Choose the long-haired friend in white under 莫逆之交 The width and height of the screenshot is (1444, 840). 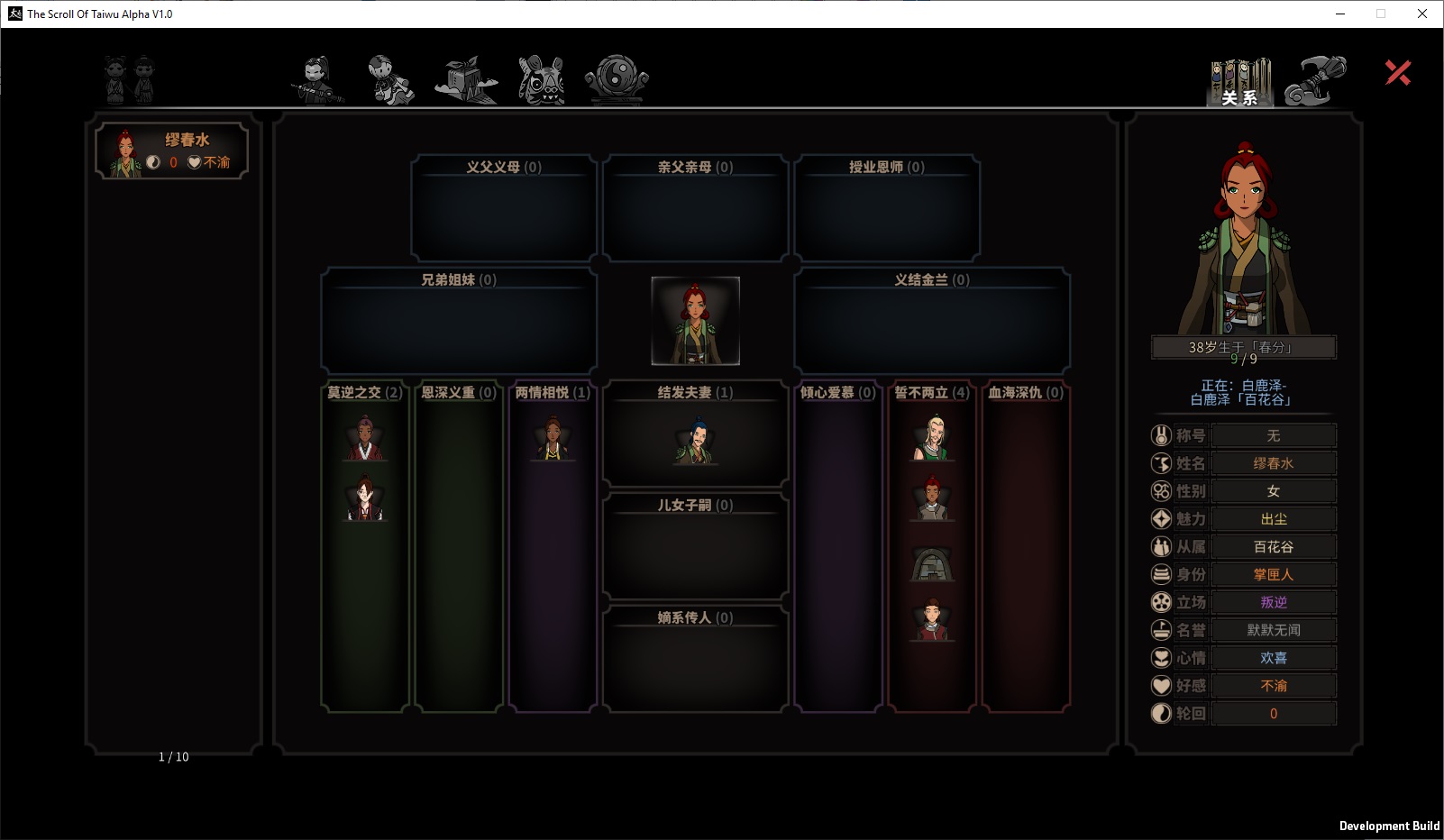(365, 498)
